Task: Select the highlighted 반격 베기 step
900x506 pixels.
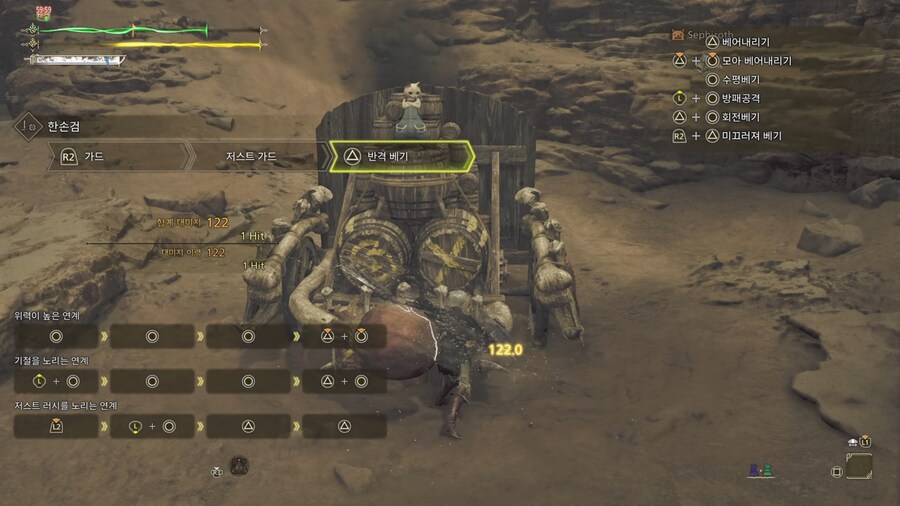Action: click(400, 157)
